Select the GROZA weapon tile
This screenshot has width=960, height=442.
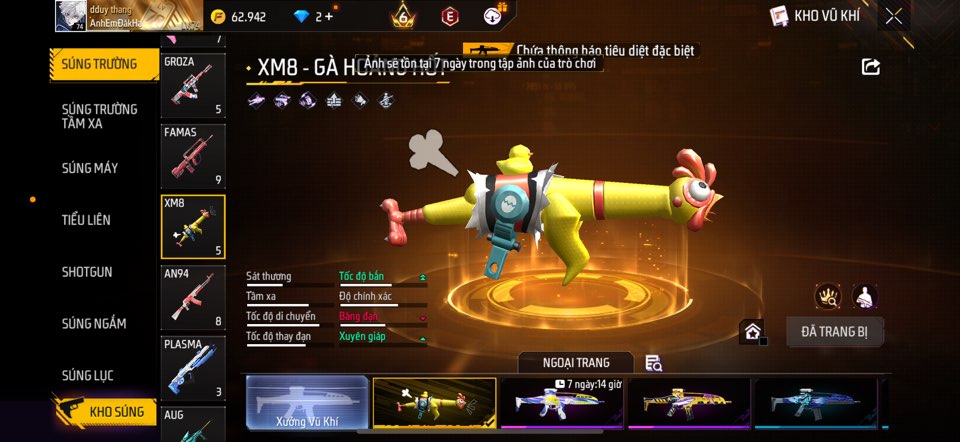tap(193, 84)
